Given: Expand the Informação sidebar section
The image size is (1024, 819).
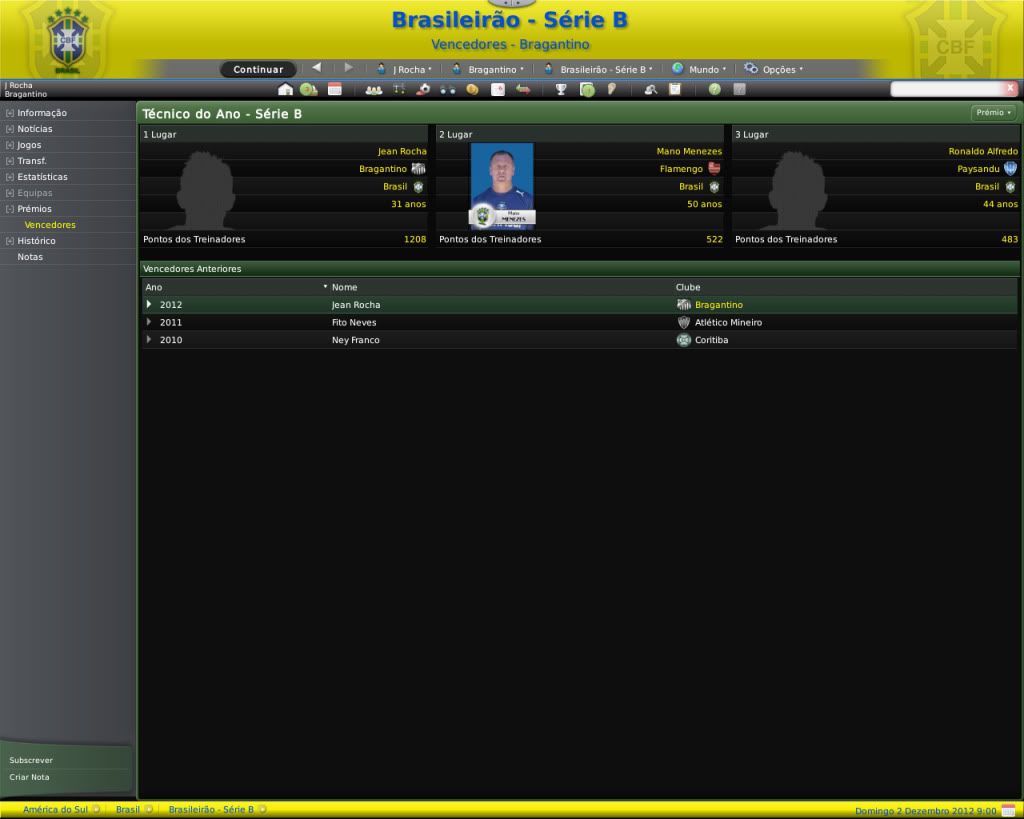Looking at the screenshot, I should click(42, 113).
